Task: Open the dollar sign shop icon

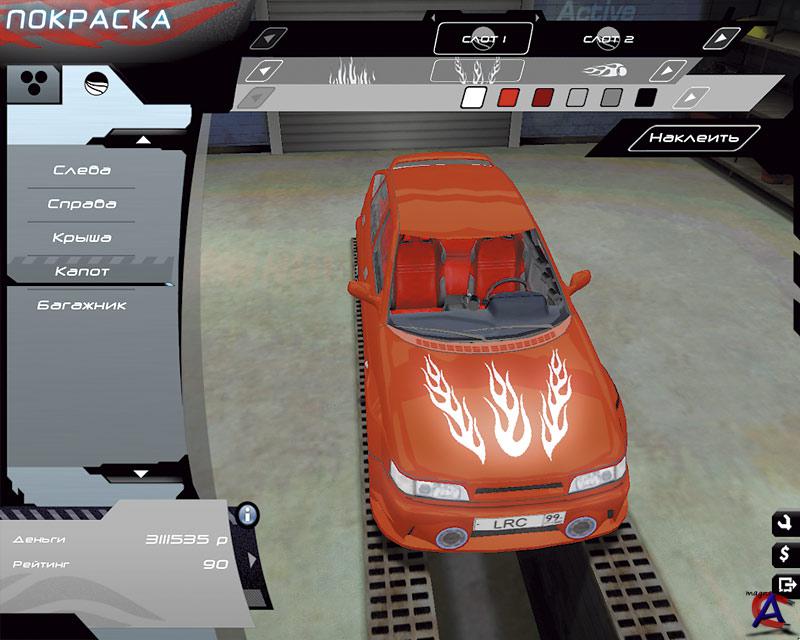Action: click(784, 553)
